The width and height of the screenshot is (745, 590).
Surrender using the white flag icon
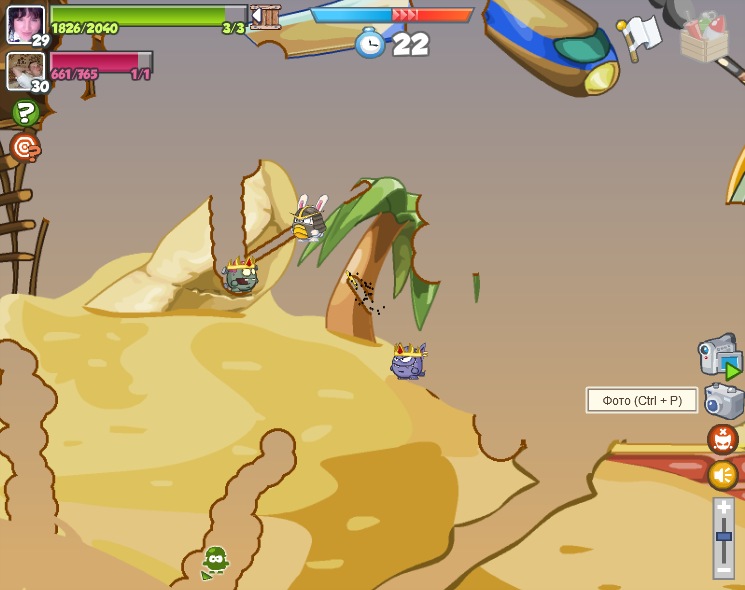tap(641, 35)
